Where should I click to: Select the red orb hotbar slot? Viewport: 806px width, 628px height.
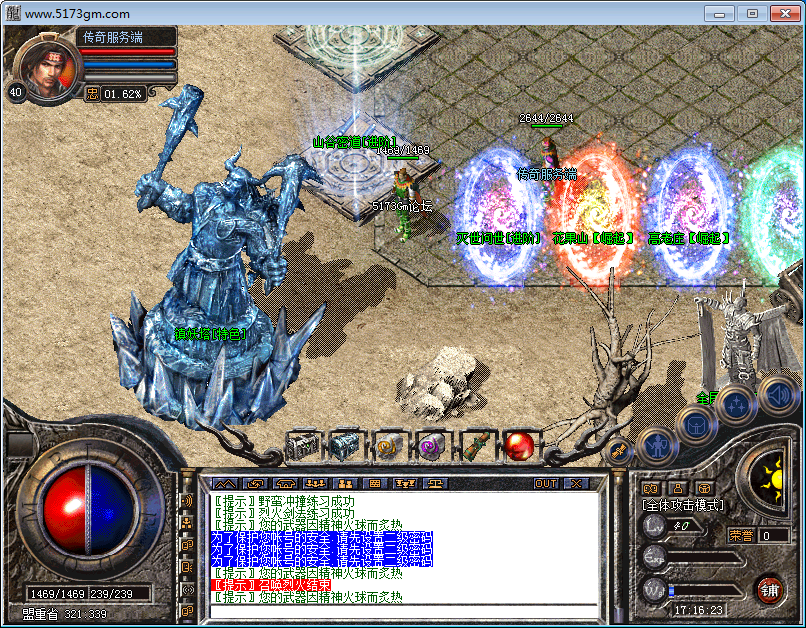point(519,445)
